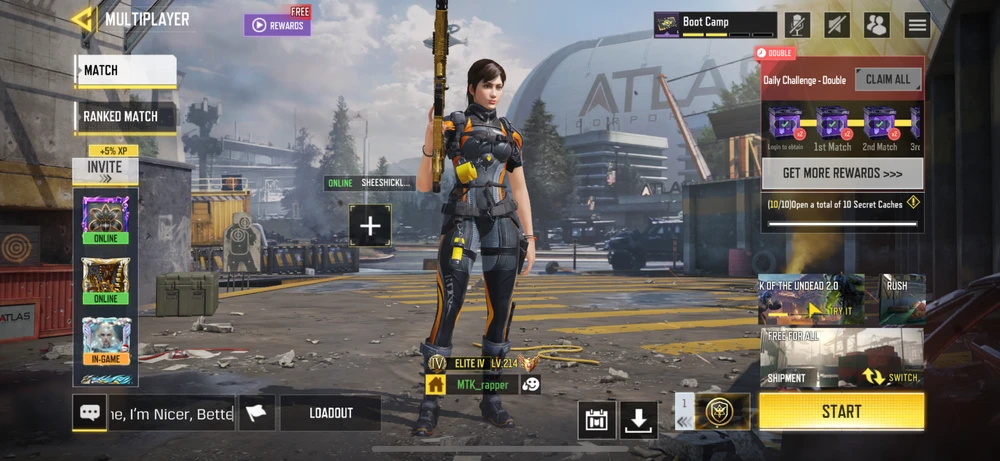Go back using the yellow arrow
1000x461 pixels.
[x=84, y=19]
